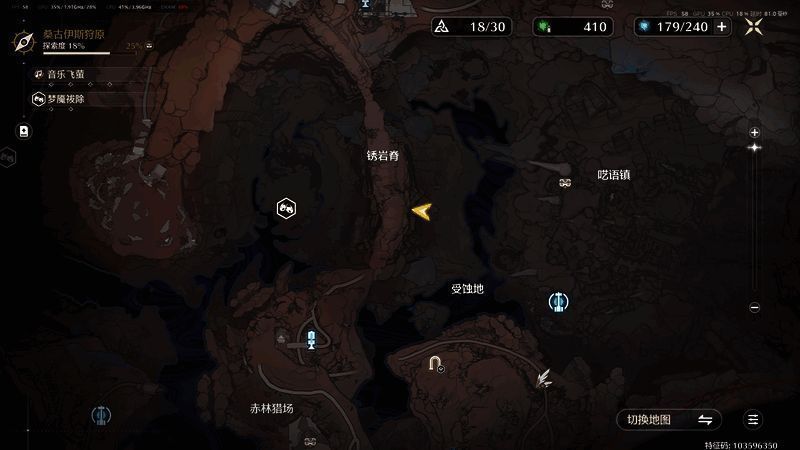Add more to the 179/240 blue currency
This screenshot has width=800, height=450.
[x=722, y=26]
